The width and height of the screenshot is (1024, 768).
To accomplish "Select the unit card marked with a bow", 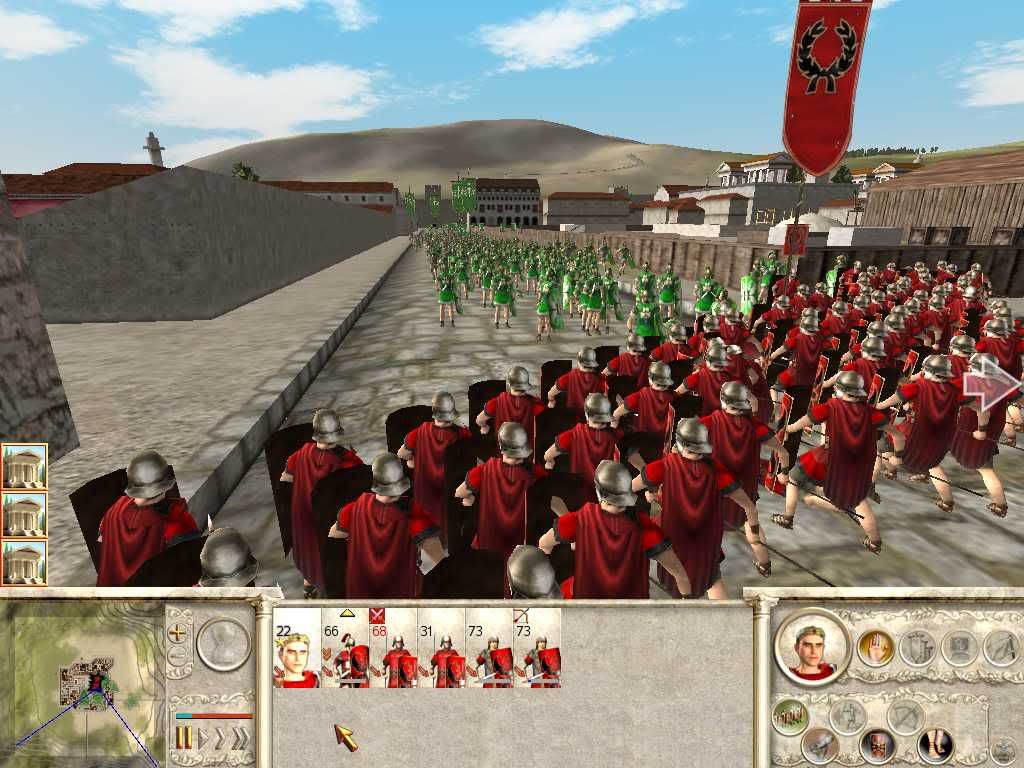I will pyautogui.click(x=537, y=648).
